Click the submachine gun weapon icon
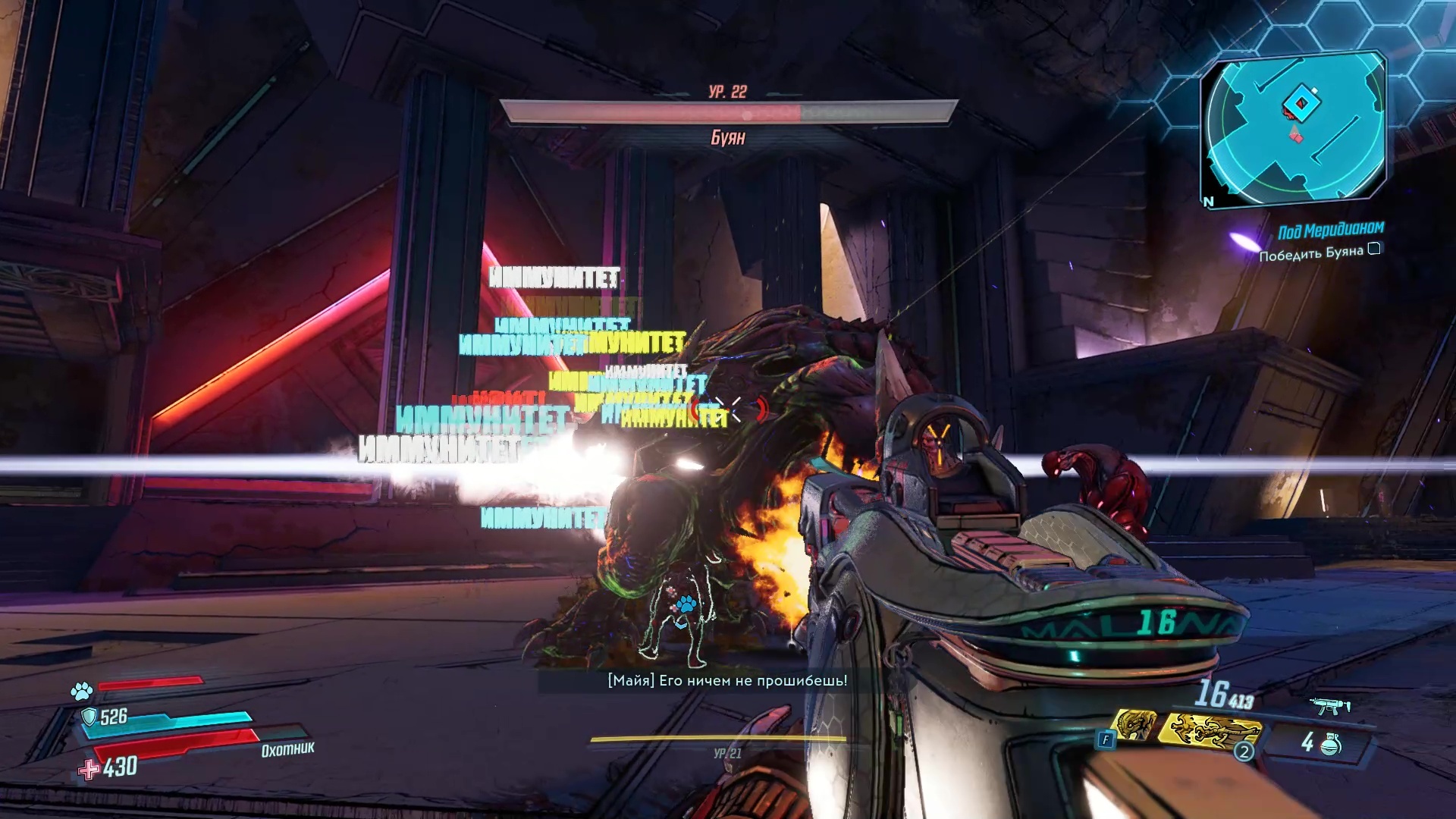 [x=1330, y=706]
